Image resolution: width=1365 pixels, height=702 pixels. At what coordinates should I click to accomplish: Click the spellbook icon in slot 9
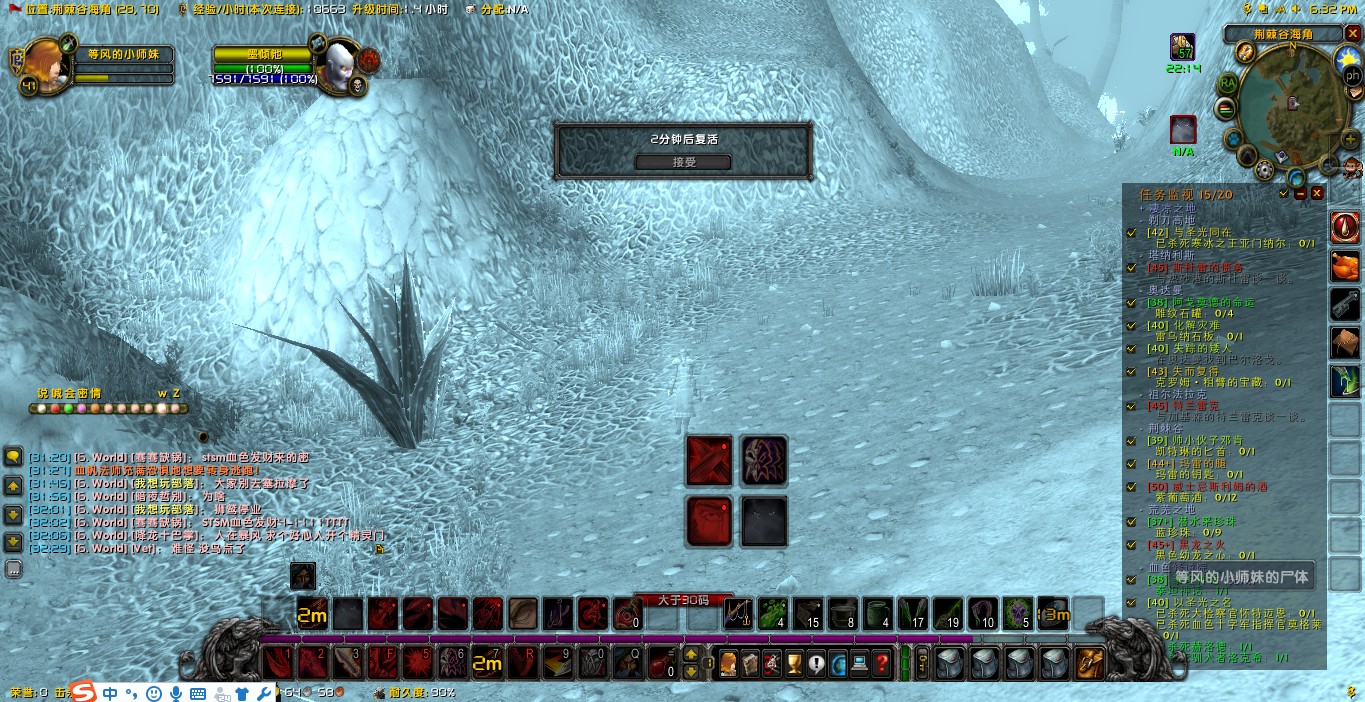(x=557, y=662)
